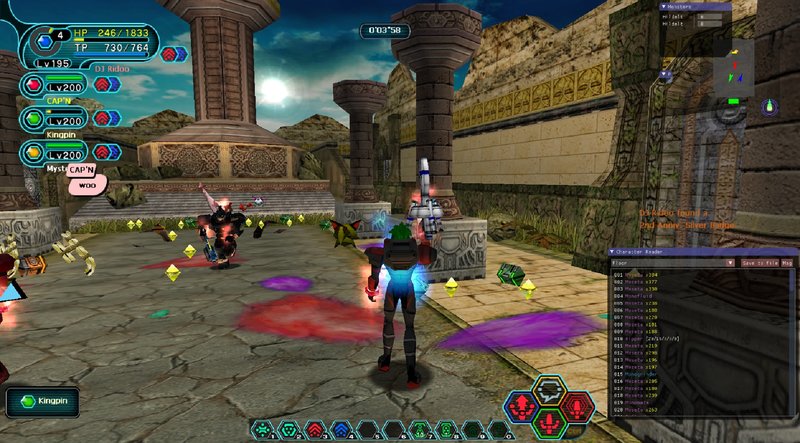Image resolution: width=800 pixels, height=443 pixels.
Task: Use hotbar slot 1 teal icon
Action: click(x=264, y=430)
